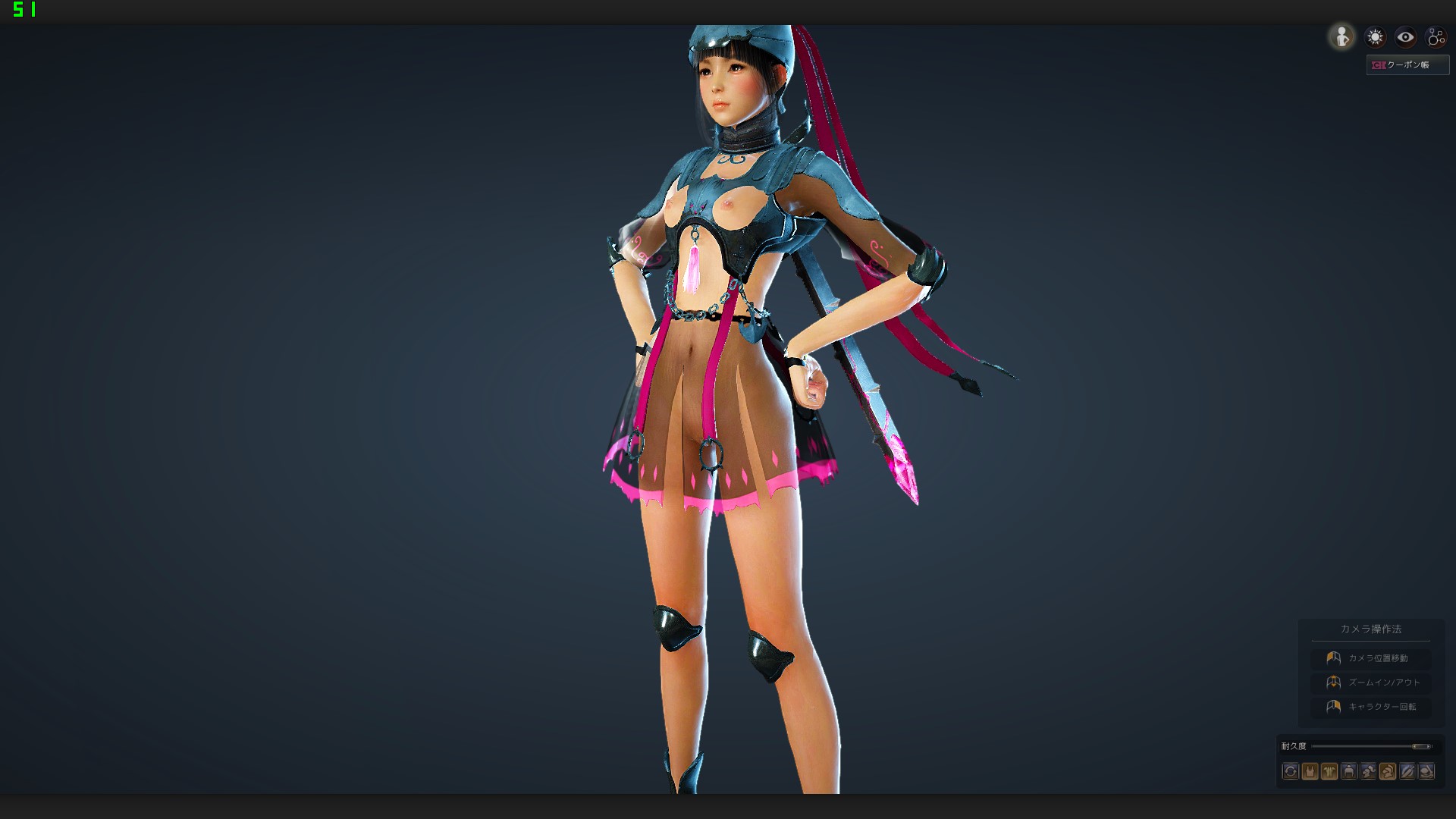This screenshot has width=1456, height=819.
Task: Click the rotate character refresh icon
Action: [1290, 771]
